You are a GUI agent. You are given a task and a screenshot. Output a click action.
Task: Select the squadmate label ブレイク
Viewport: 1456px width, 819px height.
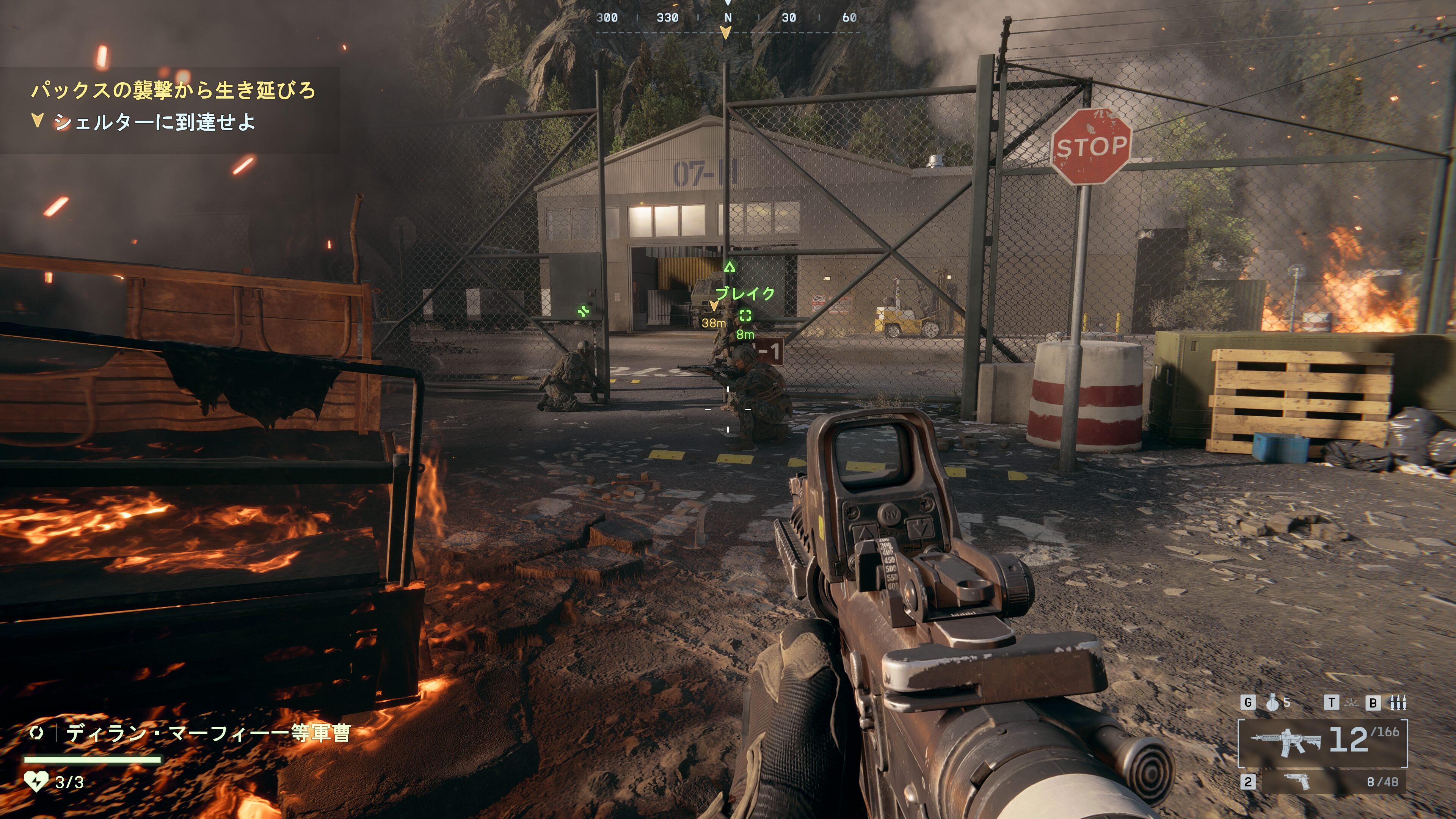tap(745, 293)
